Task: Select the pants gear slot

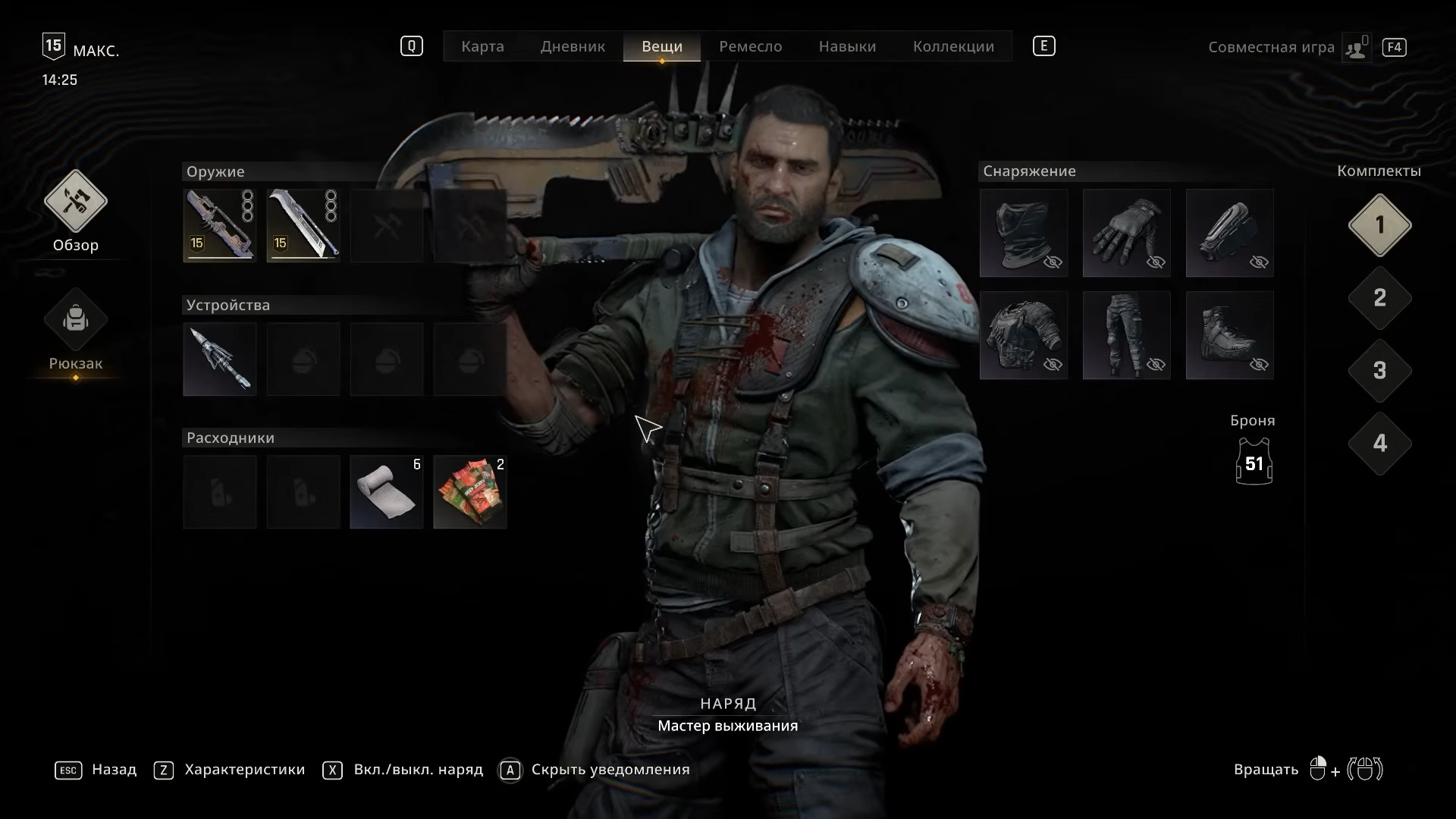Action: [x=1127, y=335]
